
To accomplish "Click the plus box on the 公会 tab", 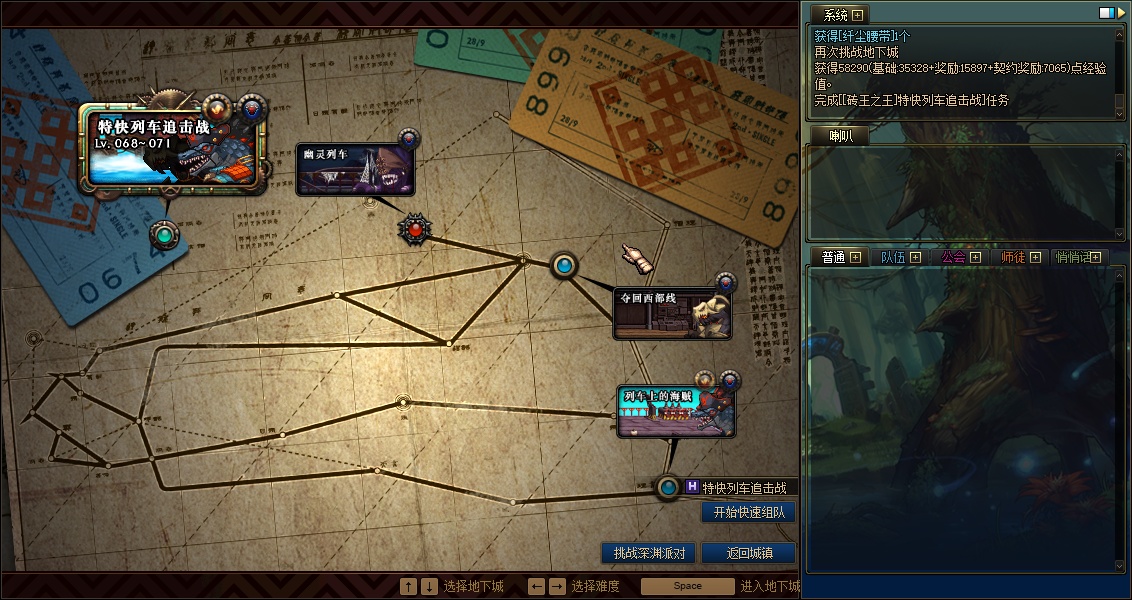I will 975,257.
